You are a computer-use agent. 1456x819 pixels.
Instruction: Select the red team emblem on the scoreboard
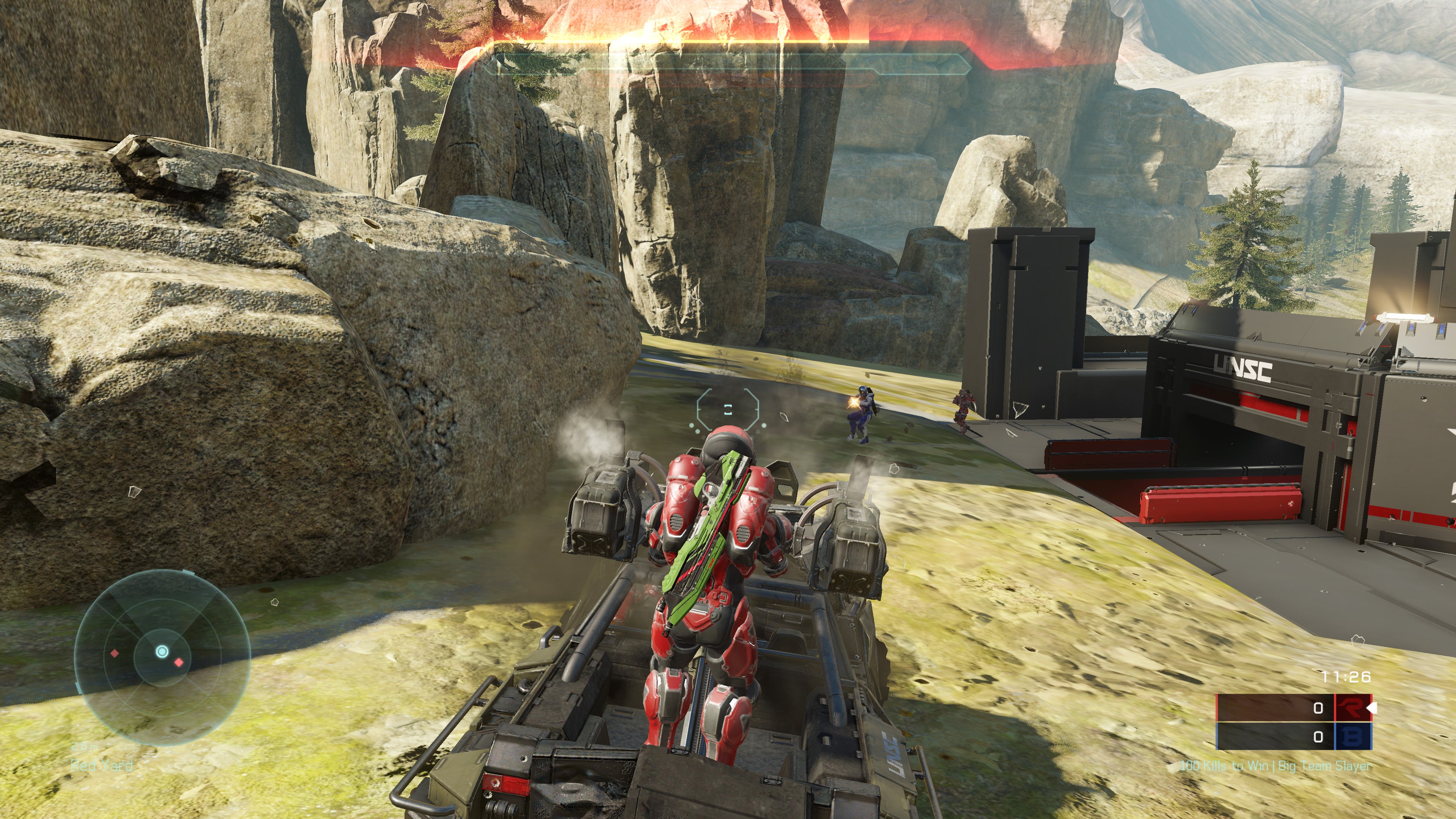(x=1352, y=708)
